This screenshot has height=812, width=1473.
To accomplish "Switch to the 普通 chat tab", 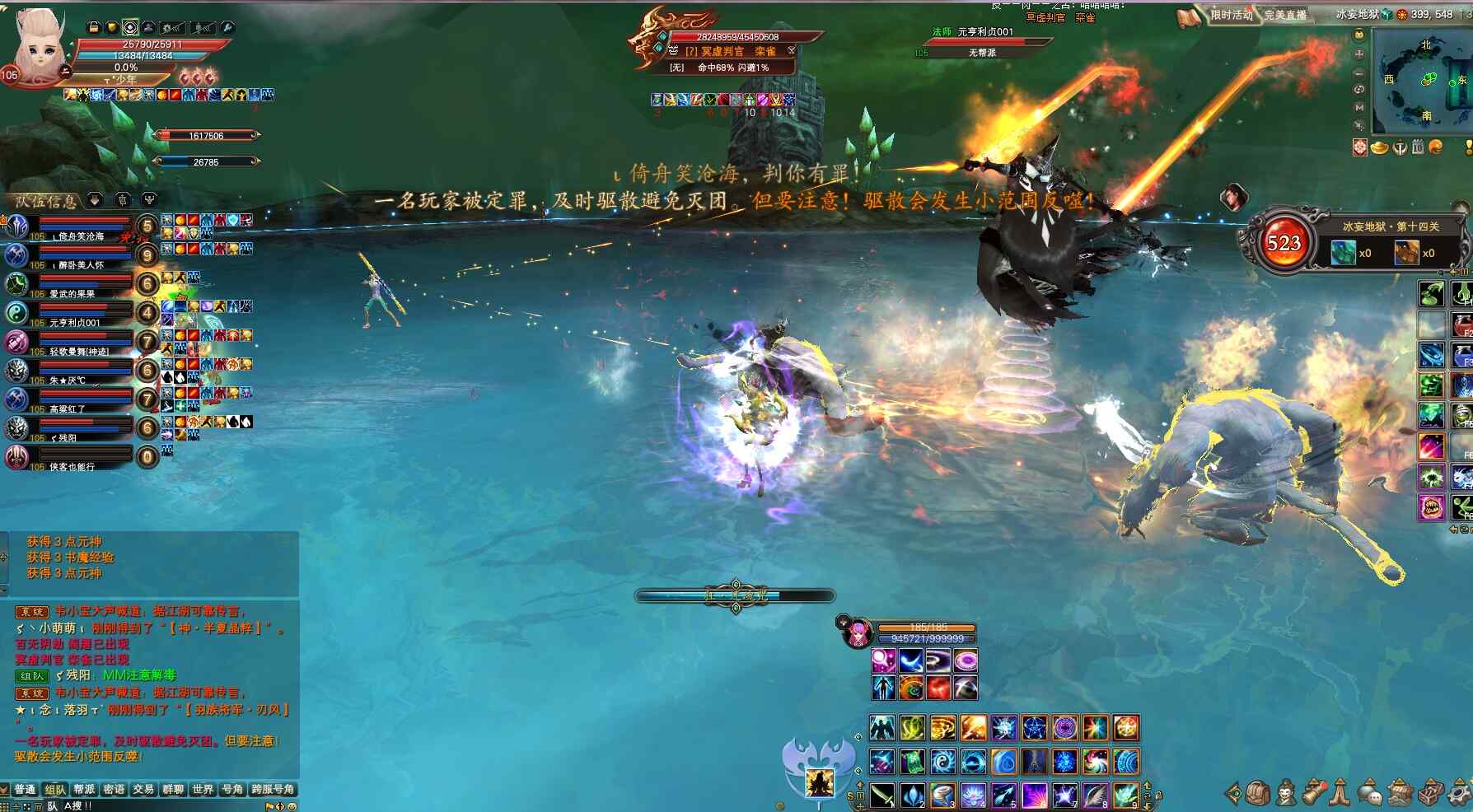I will [x=25, y=789].
